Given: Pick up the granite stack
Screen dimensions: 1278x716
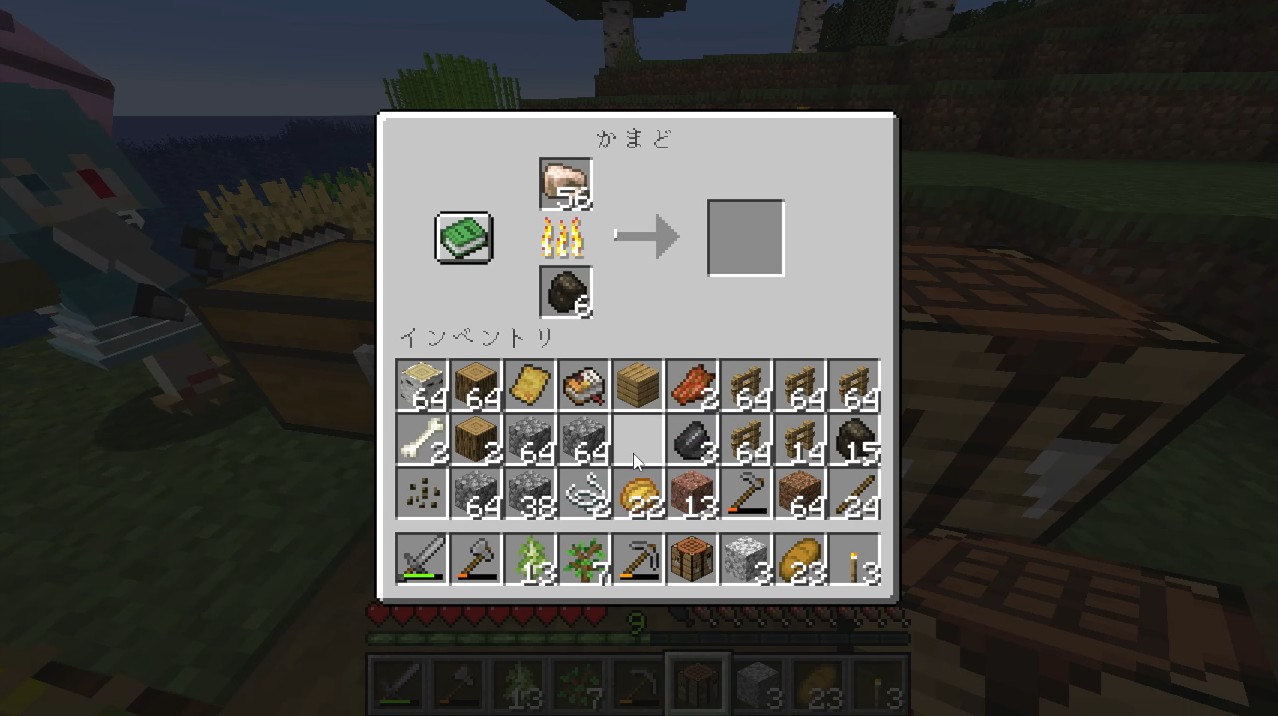Looking at the screenshot, I should [692, 493].
